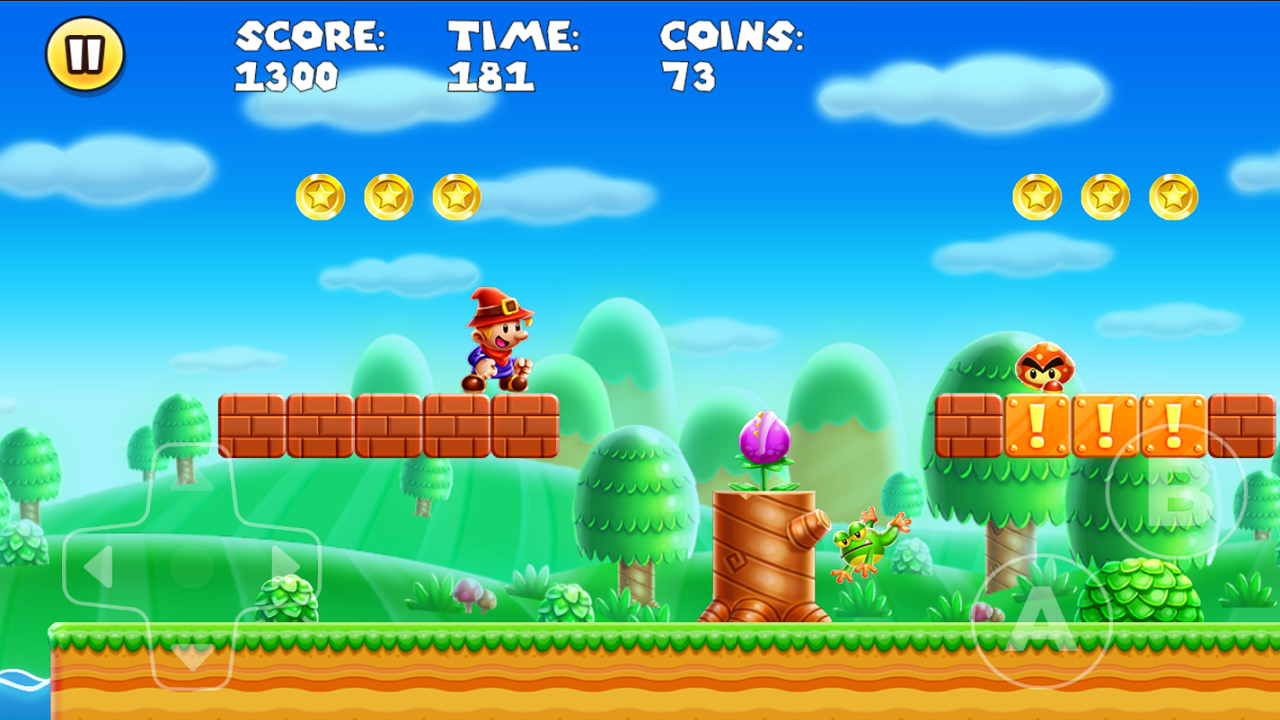Tap the green frog near the tree stump

pyautogui.click(x=862, y=549)
